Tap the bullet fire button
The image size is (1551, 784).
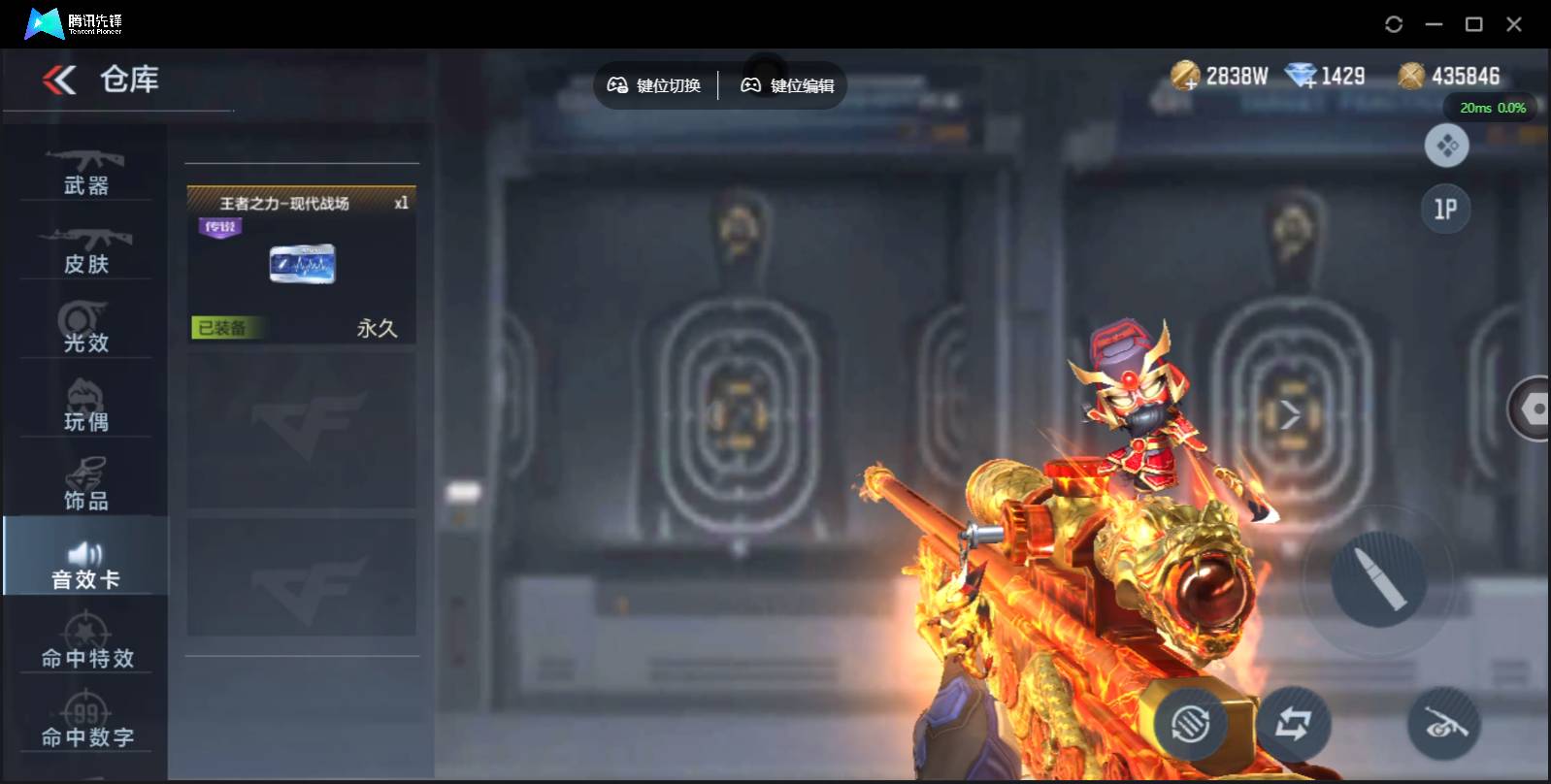pos(1378,579)
